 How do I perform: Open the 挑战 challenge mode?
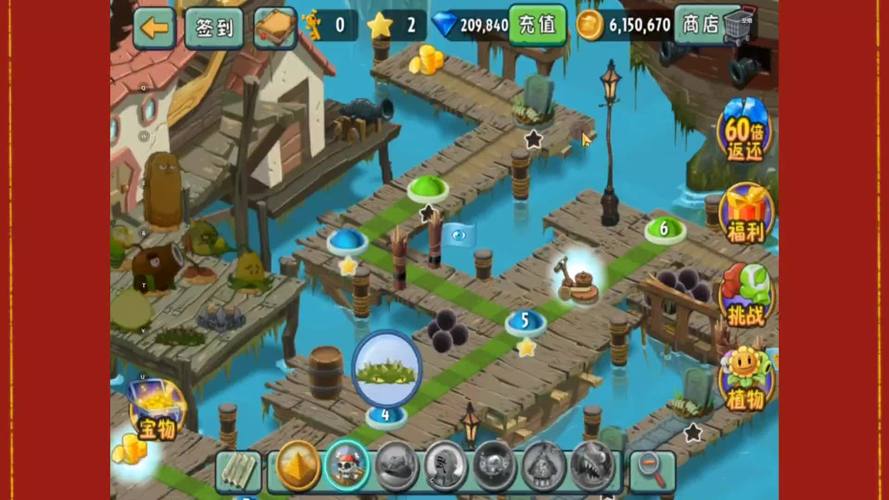pyautogui.click(x=745, y=295)
